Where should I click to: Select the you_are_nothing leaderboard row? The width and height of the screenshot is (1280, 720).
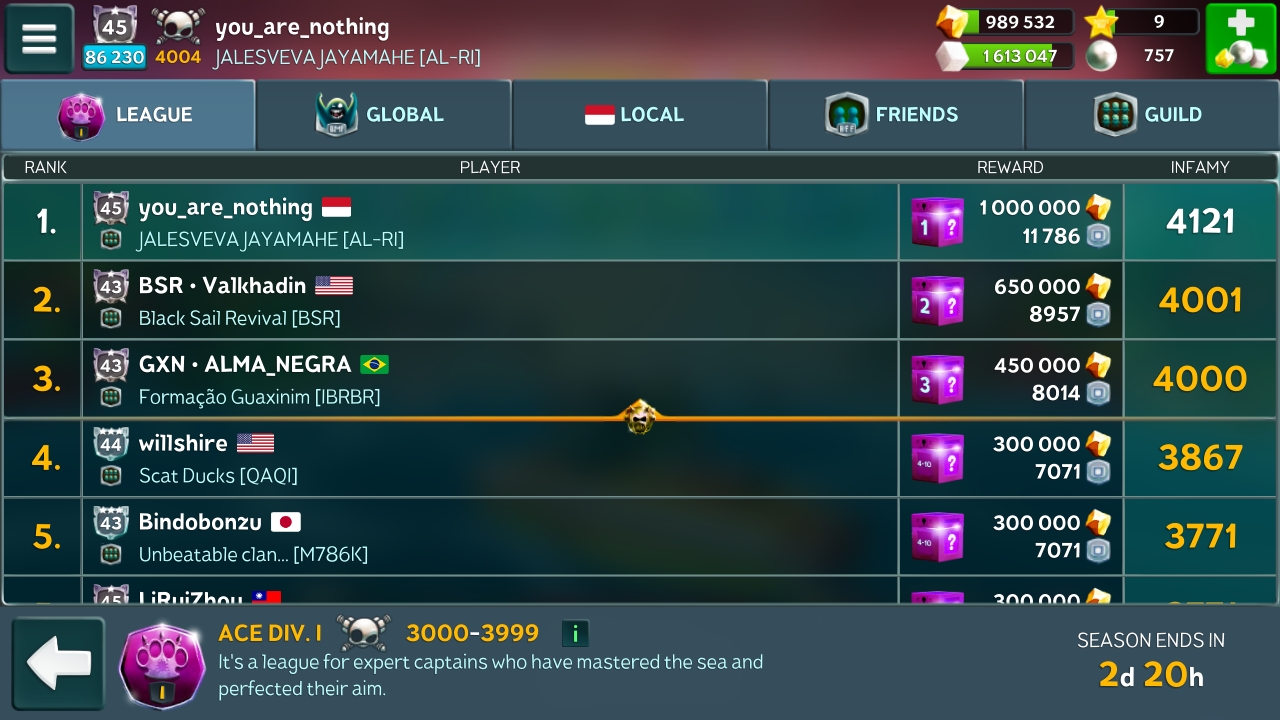click(x=490, y=222)
